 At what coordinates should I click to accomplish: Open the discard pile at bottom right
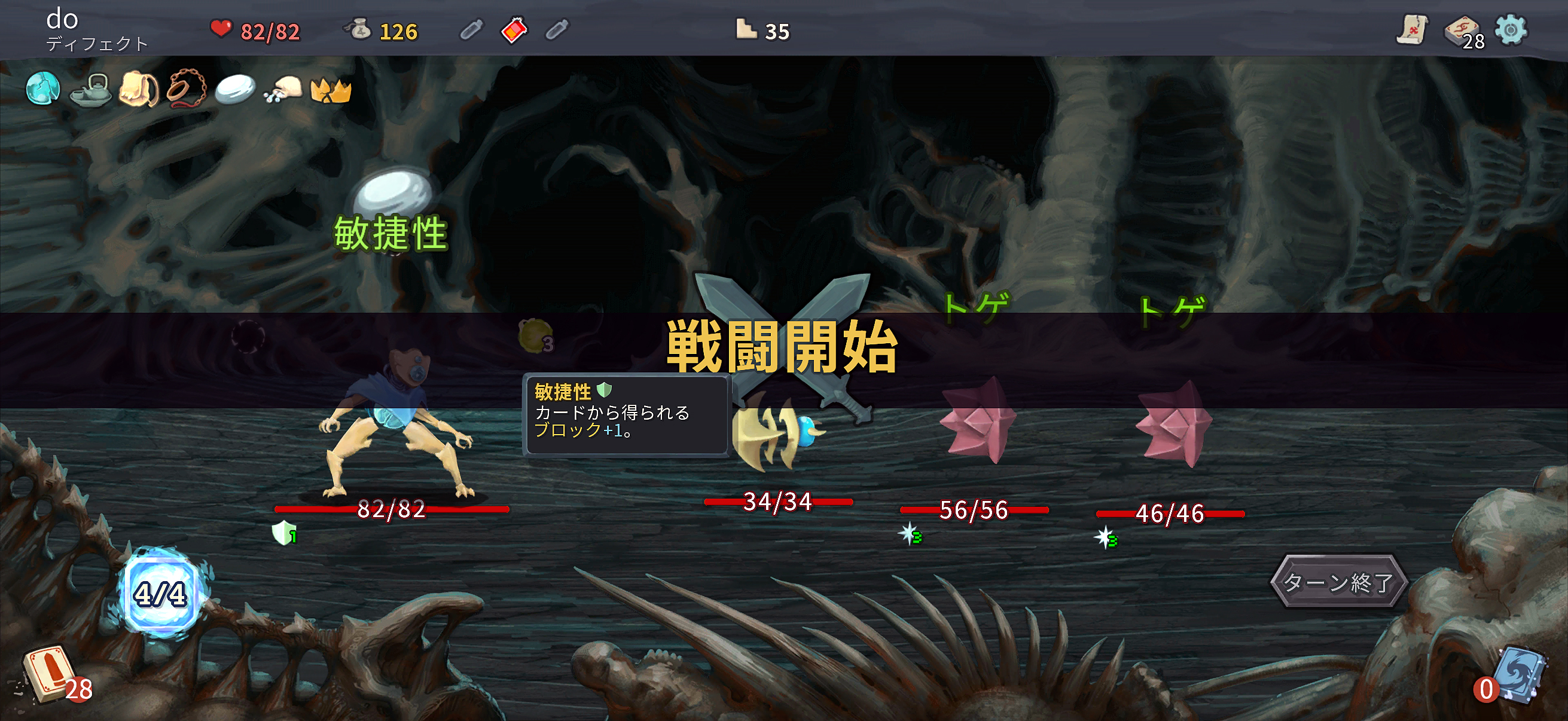[x=1519, y=676]
